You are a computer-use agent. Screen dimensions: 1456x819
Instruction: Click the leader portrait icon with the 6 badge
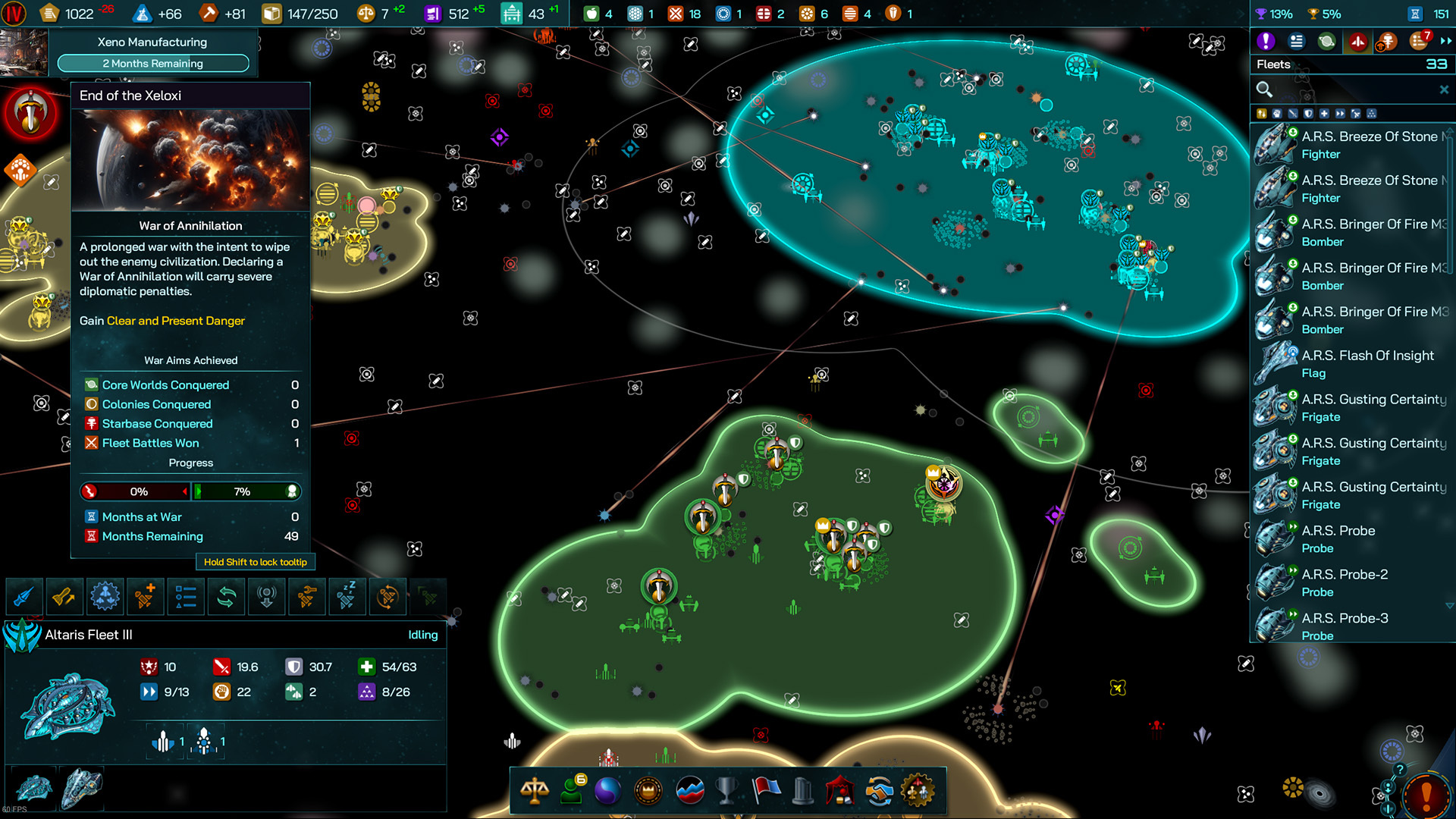(x=572, y=791)
